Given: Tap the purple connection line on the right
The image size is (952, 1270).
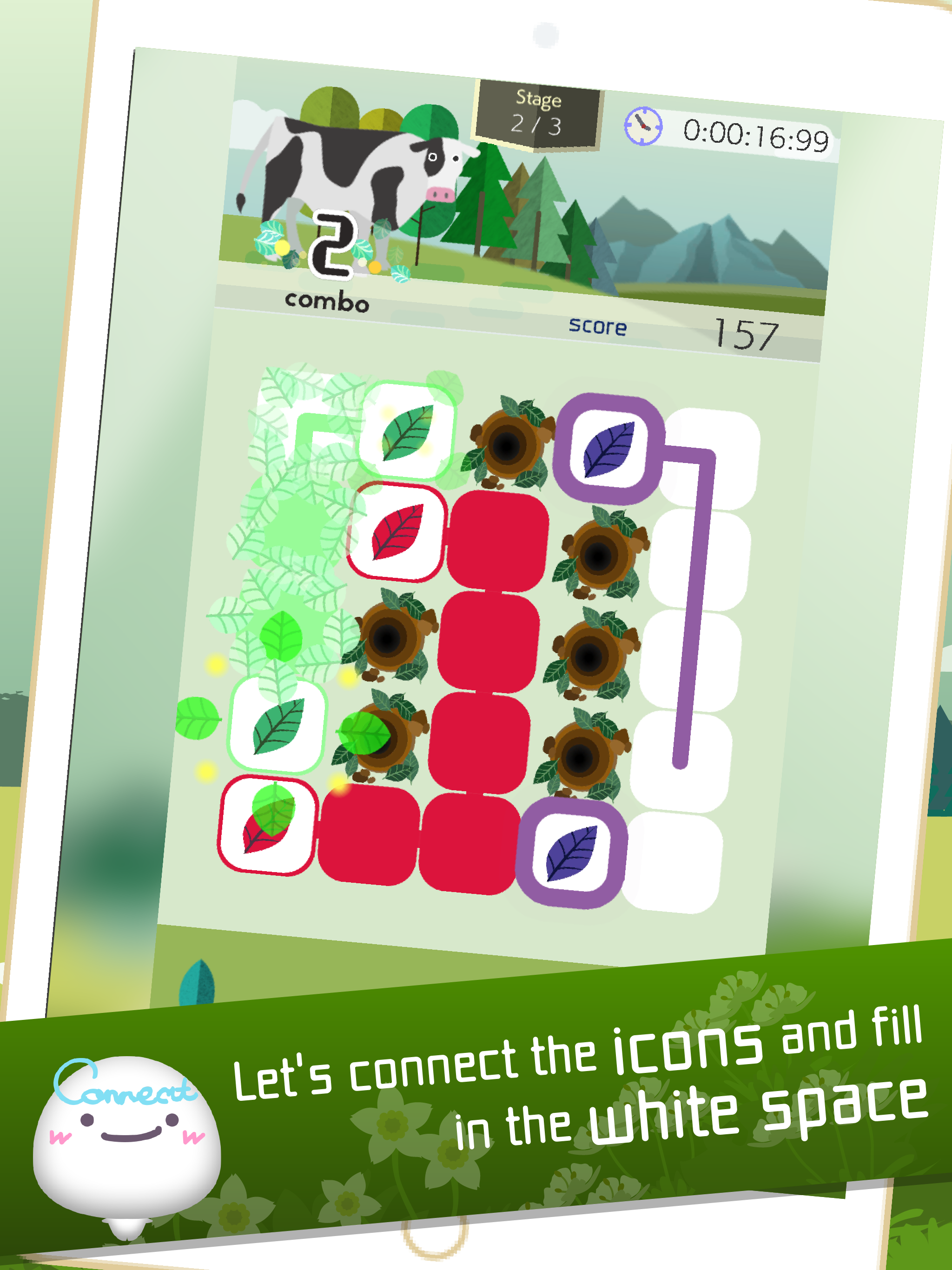Looking at the screenshot, I should (x=686, y=632).
